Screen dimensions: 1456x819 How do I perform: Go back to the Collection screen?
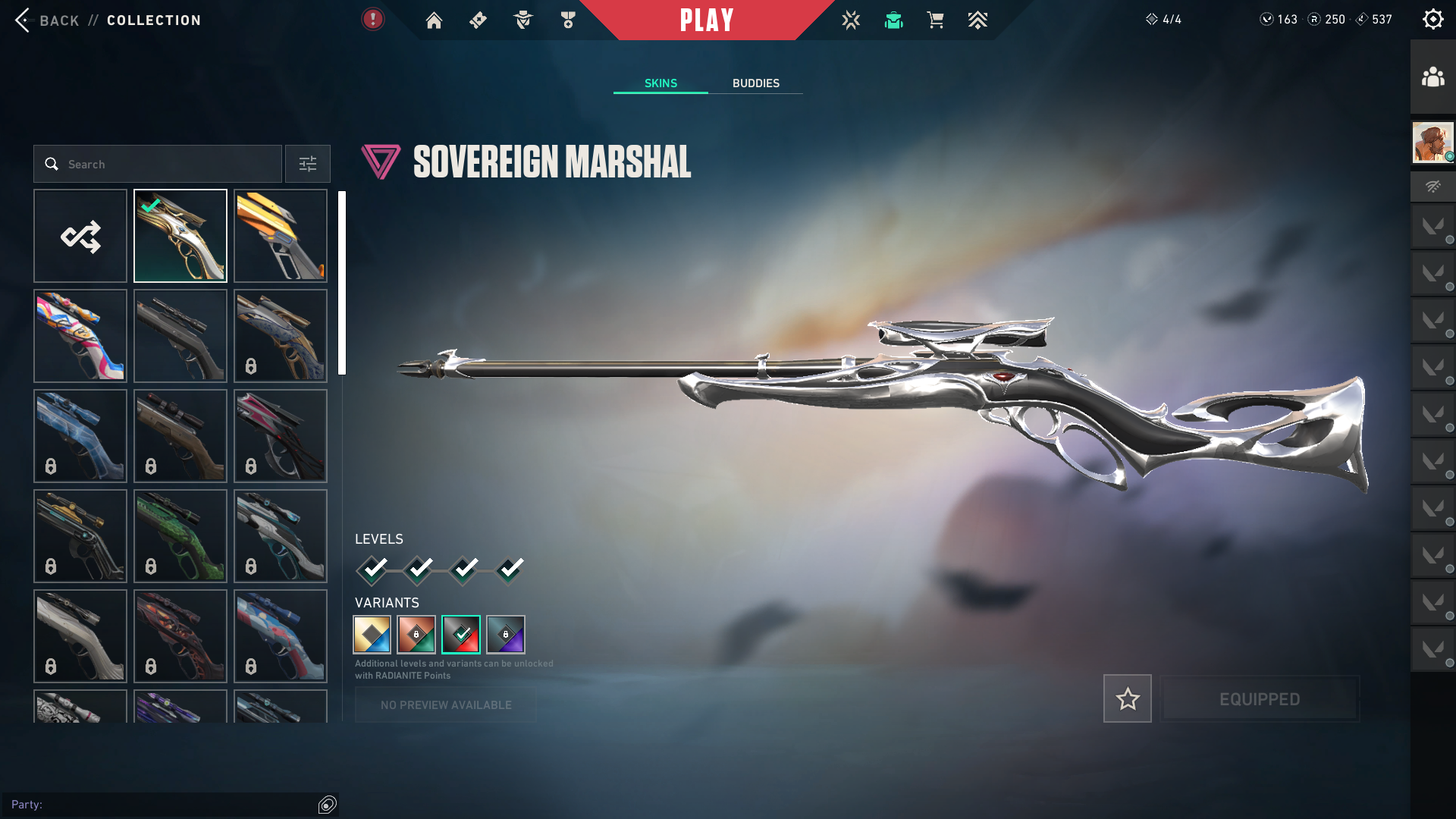click(45, 20)
